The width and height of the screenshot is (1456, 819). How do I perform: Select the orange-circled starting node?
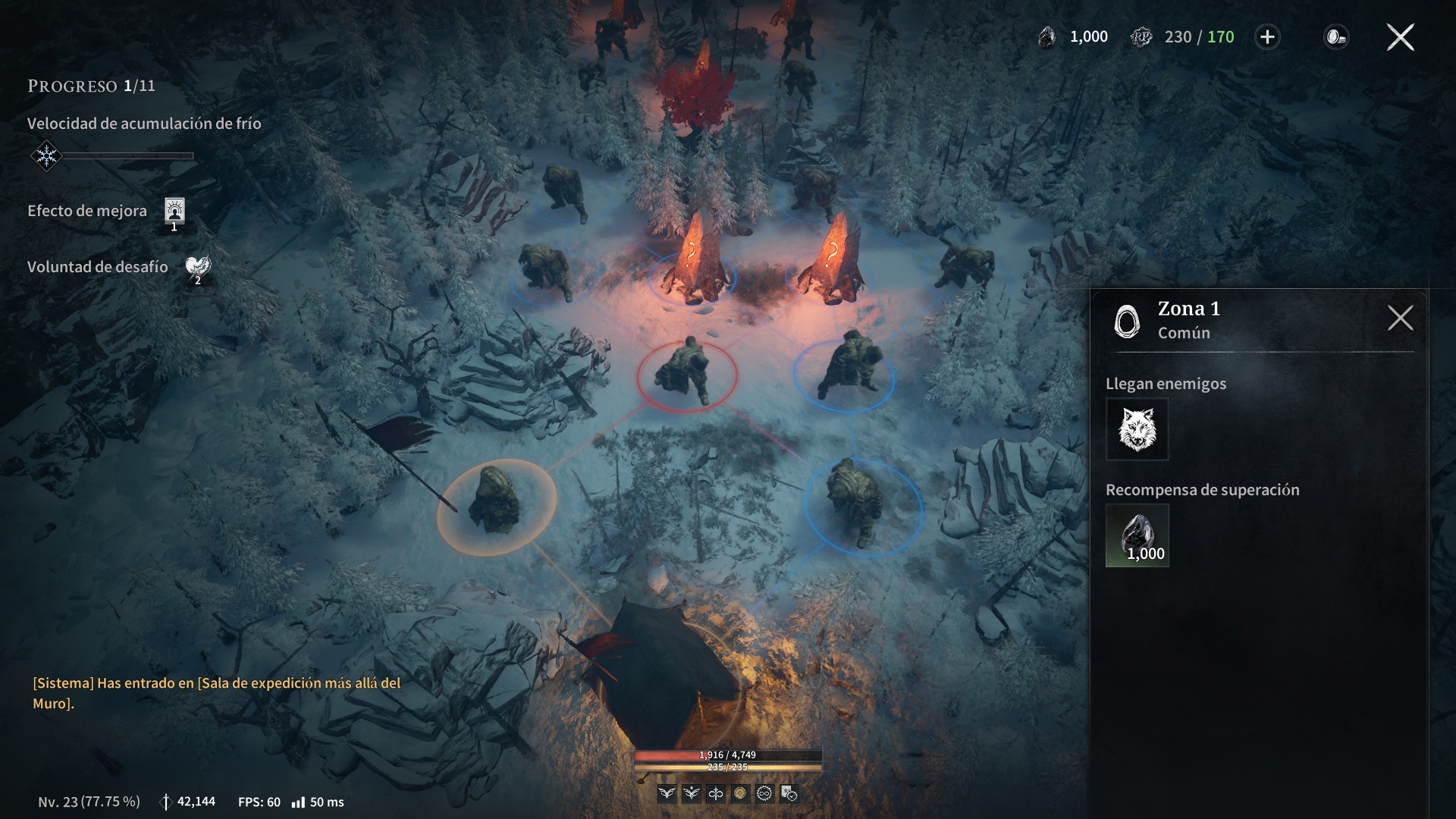497,506
